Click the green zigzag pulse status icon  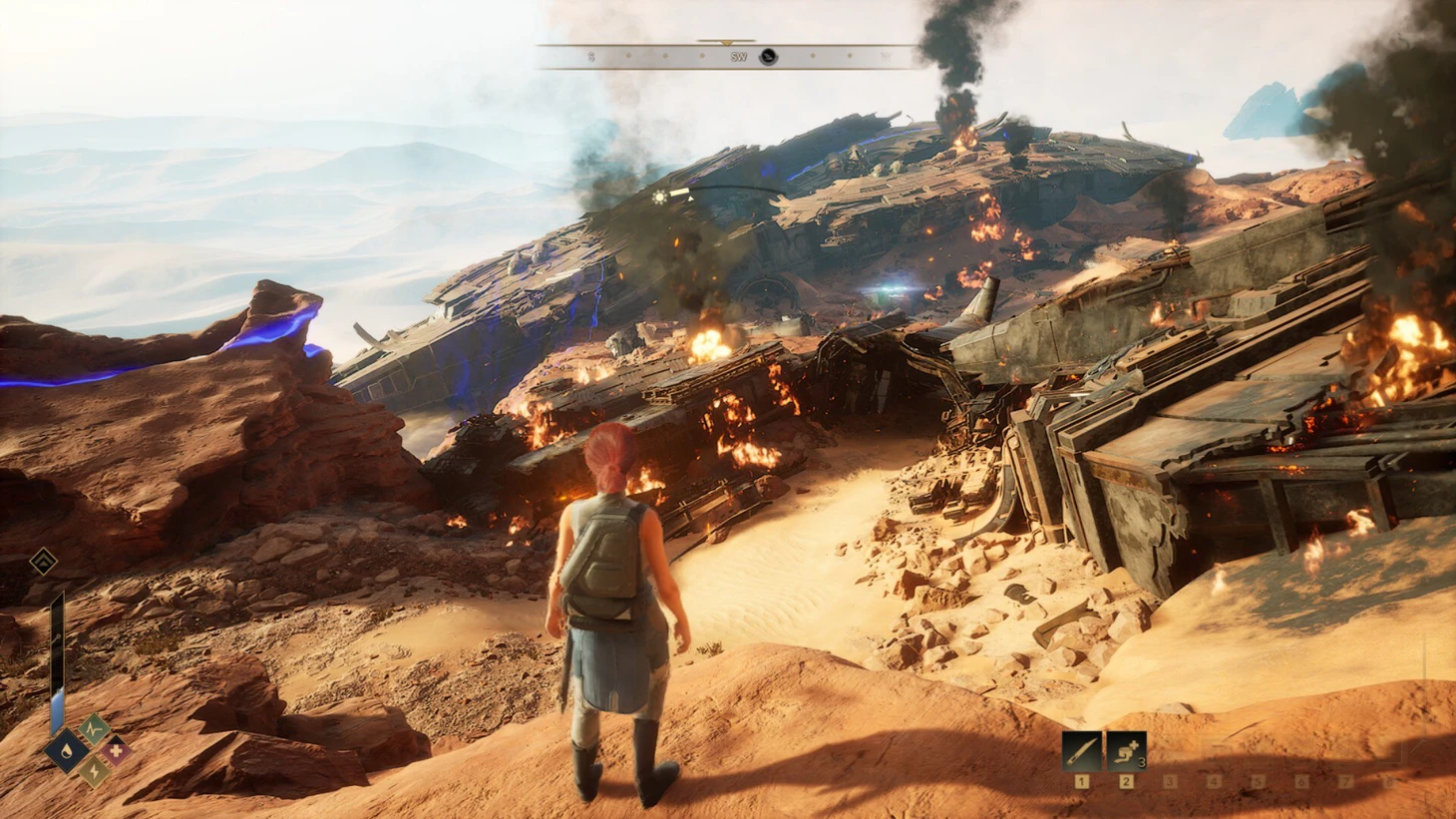(94, 728)
